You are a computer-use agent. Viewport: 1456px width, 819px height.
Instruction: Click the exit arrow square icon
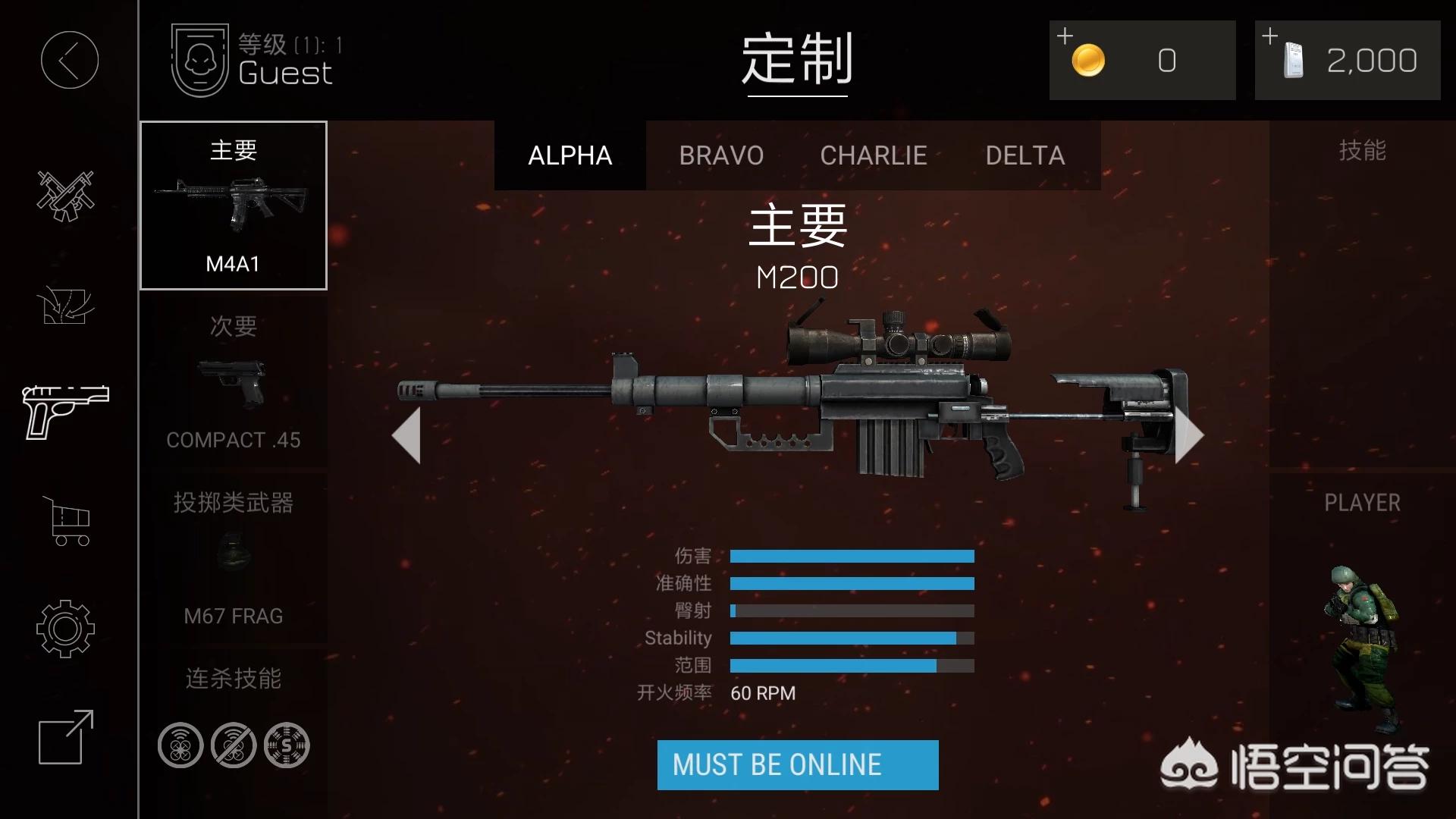tap(66, 737)
